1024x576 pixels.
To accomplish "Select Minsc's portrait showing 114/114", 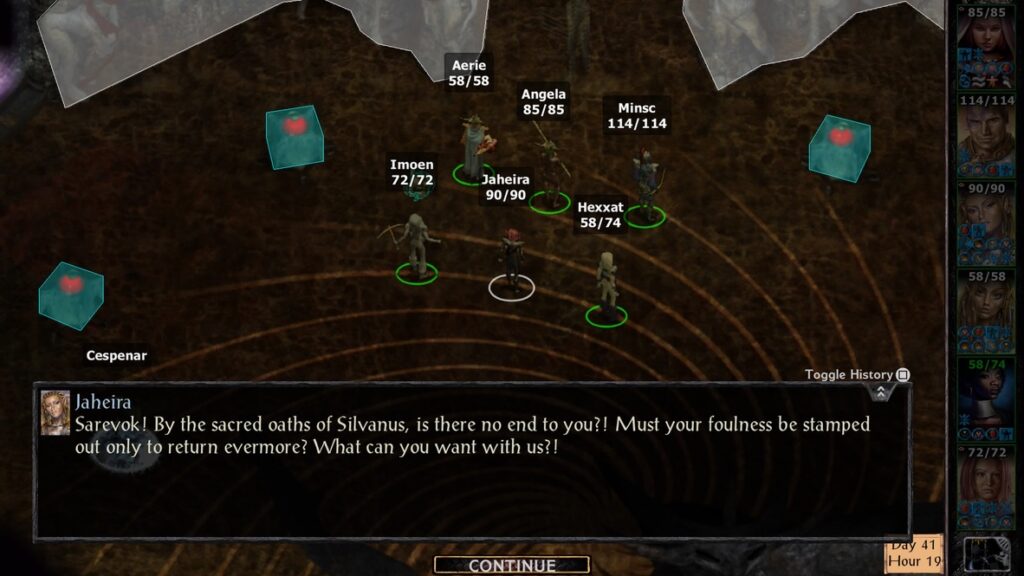I will 986,135.
